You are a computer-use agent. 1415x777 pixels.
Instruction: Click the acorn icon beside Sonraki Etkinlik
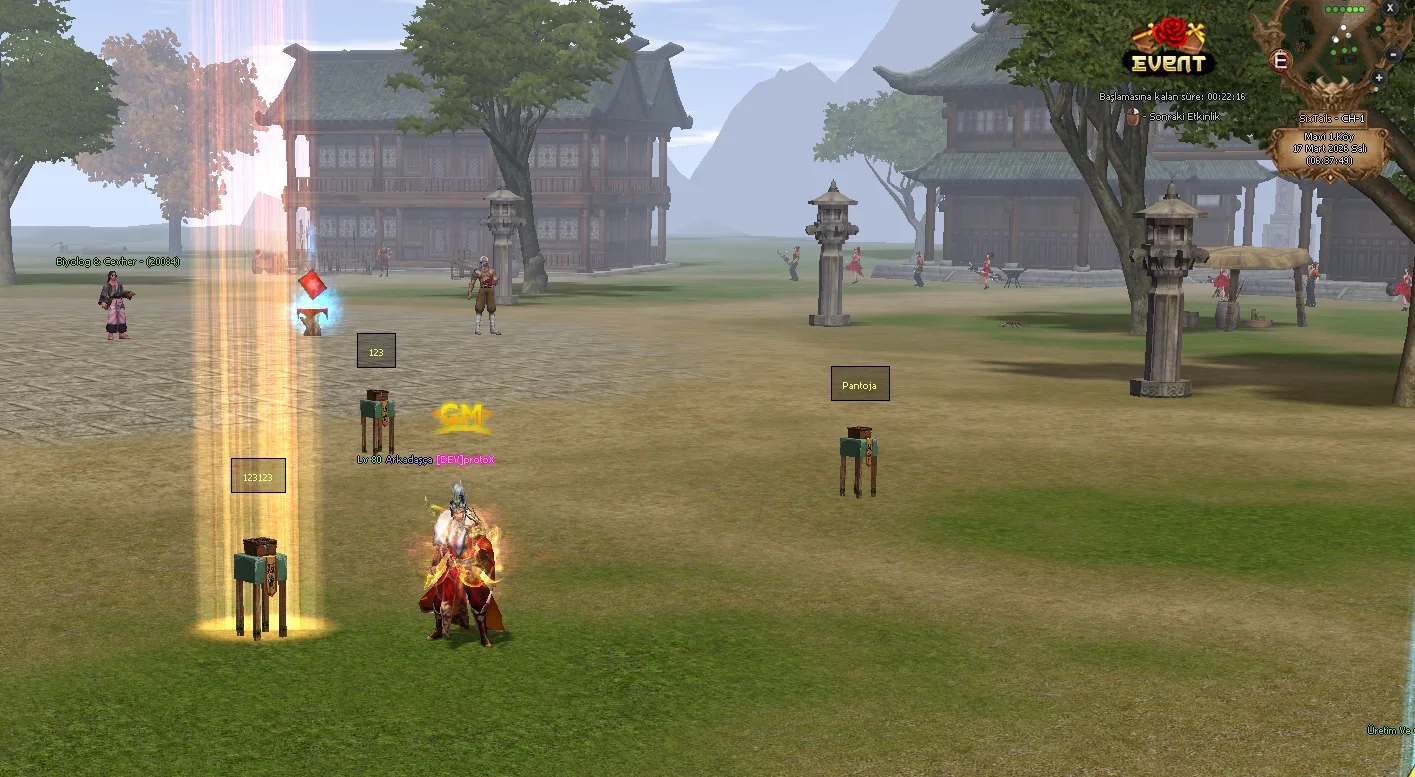[x=1133, y=117]
